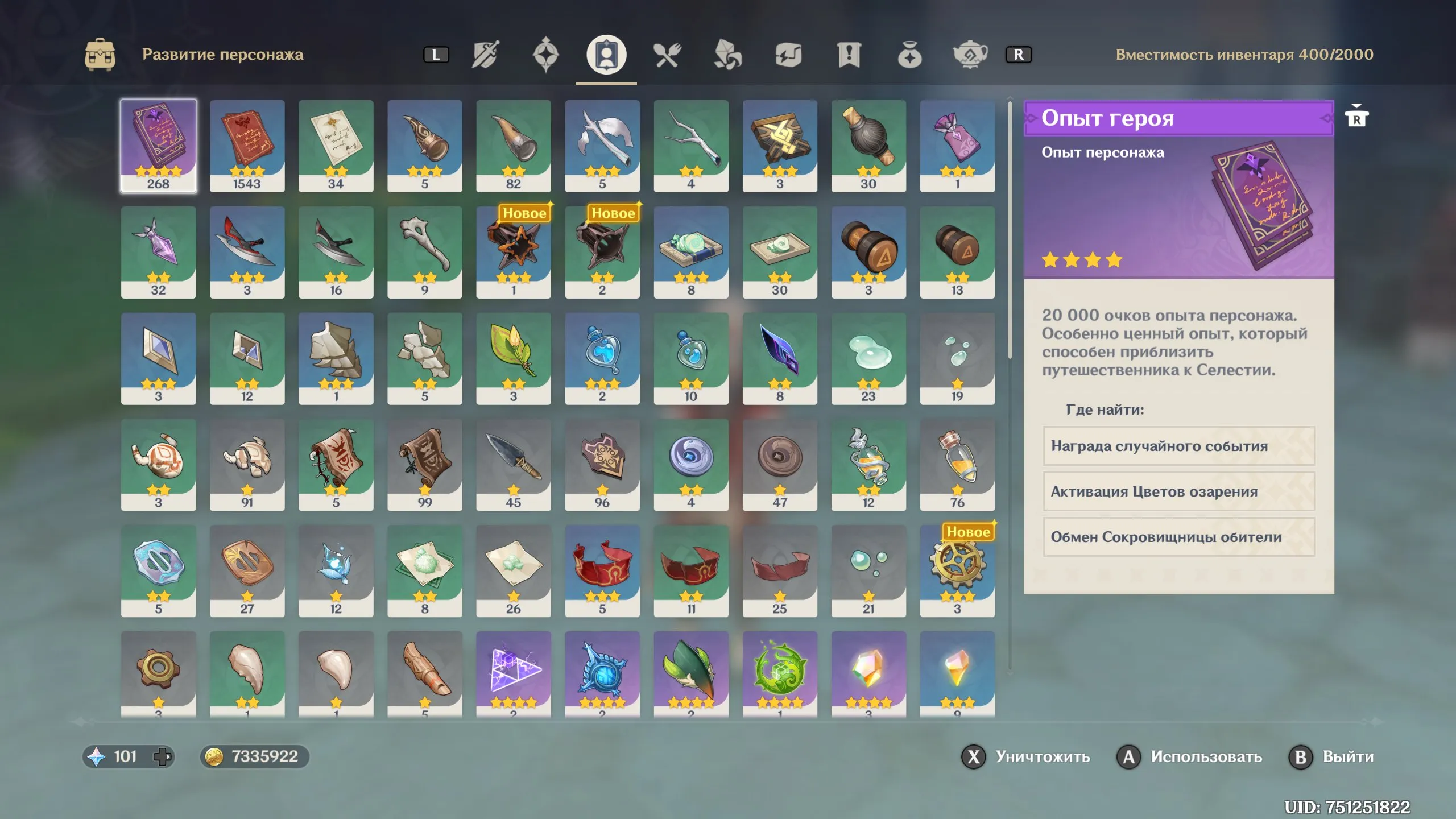Select the Quest items tab
The height and width of the screenshot is (819, 1456).
coord(849,55)
